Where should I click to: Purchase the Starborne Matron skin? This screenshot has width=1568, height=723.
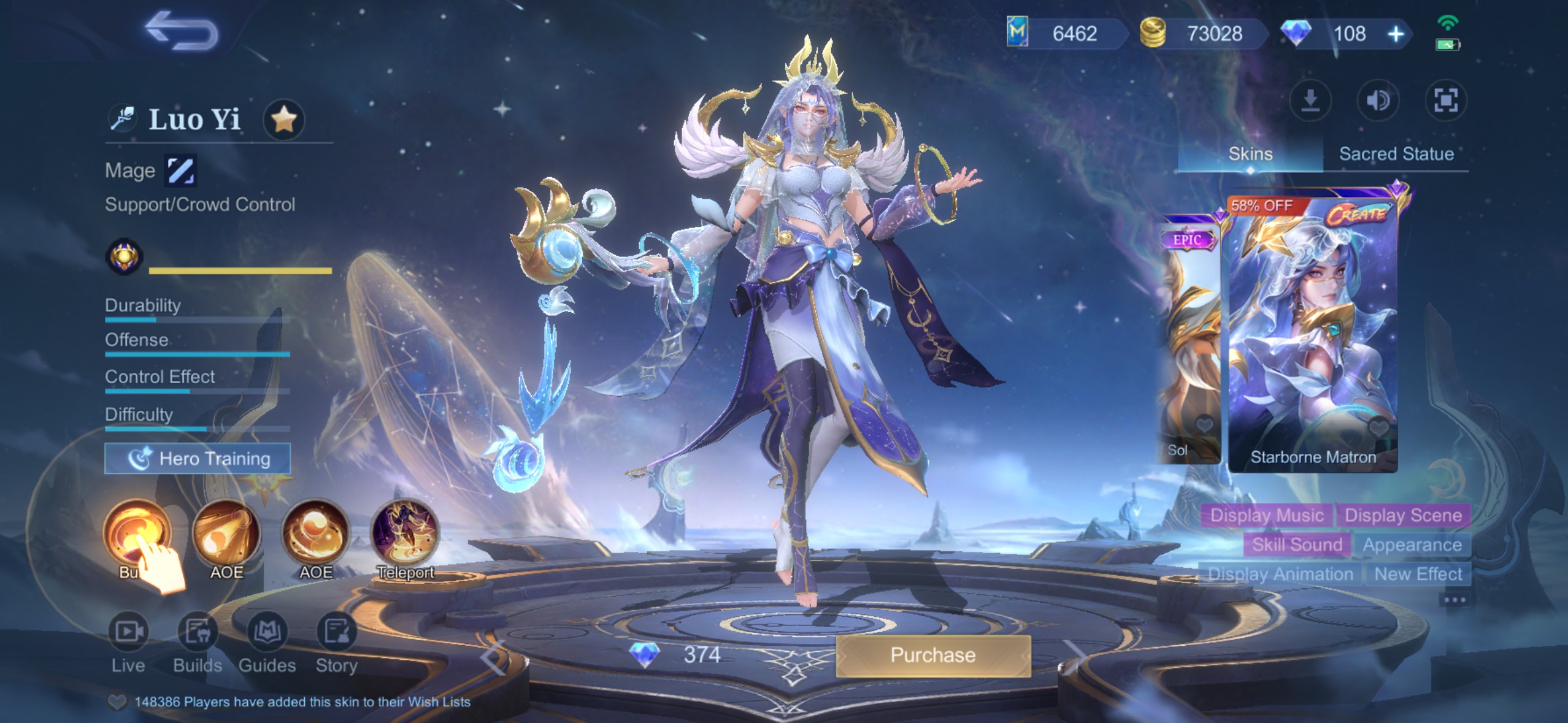(x=932, y=656)
